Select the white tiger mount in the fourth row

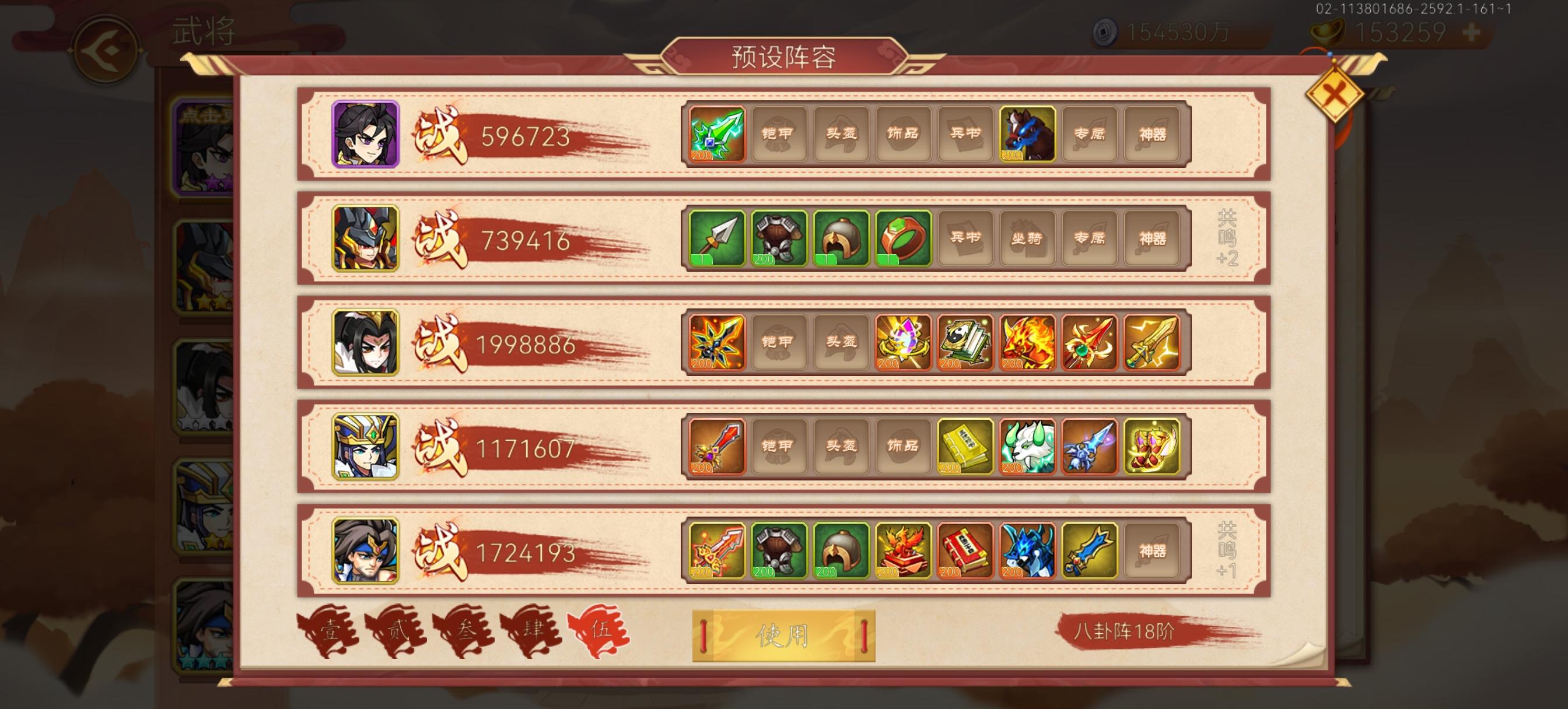1028,445
